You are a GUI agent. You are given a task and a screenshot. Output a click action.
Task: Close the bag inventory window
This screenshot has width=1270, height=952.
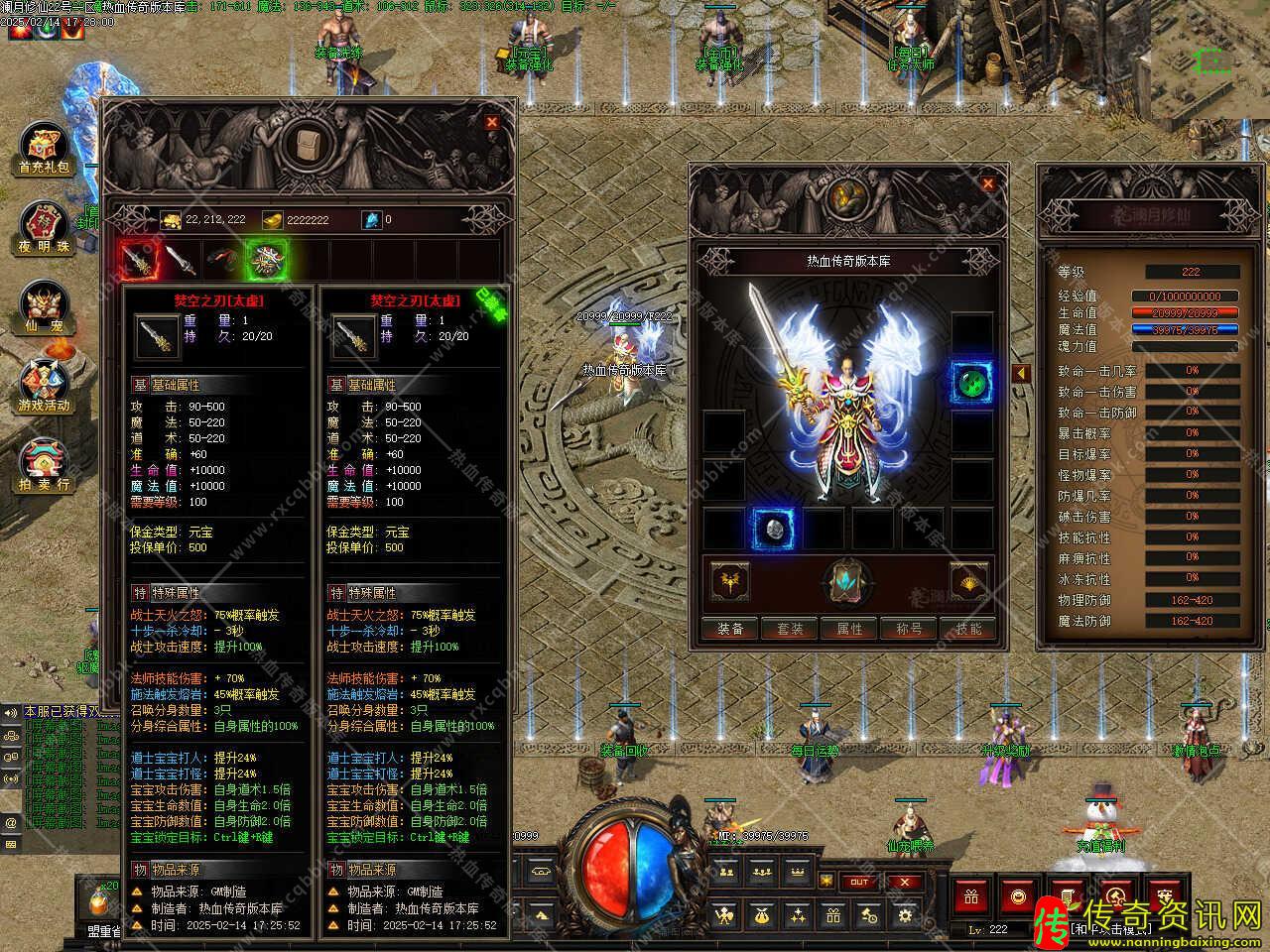[x=491, y=122]
